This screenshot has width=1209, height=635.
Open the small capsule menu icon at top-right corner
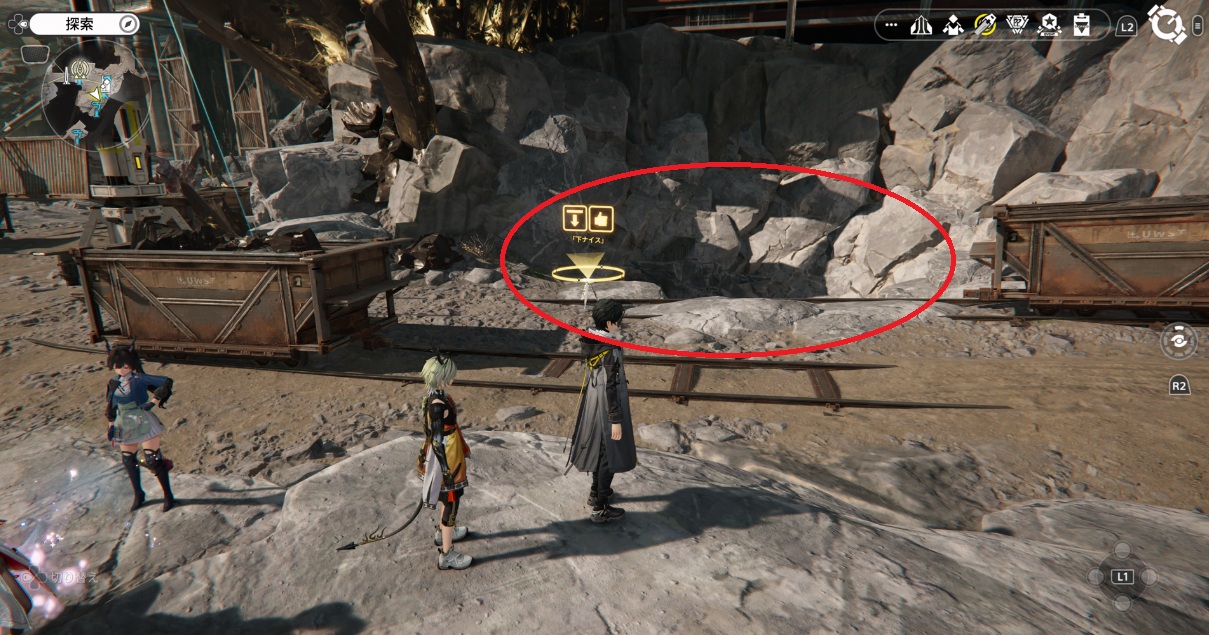pyautogui.click(x=1197, y=25)
